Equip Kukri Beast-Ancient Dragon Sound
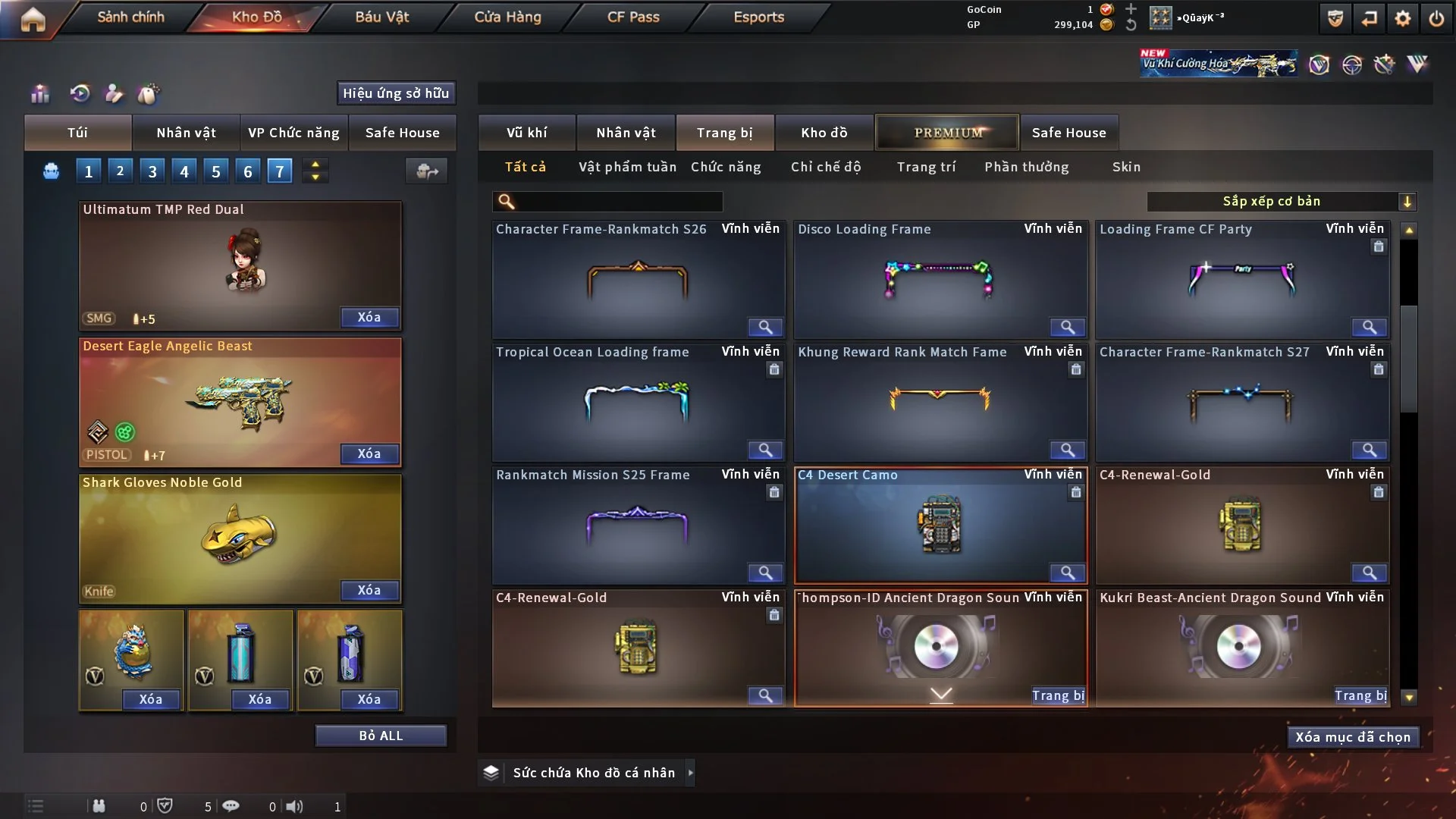Screen dimensions: 1456x819 click(x=1360, y=695)
